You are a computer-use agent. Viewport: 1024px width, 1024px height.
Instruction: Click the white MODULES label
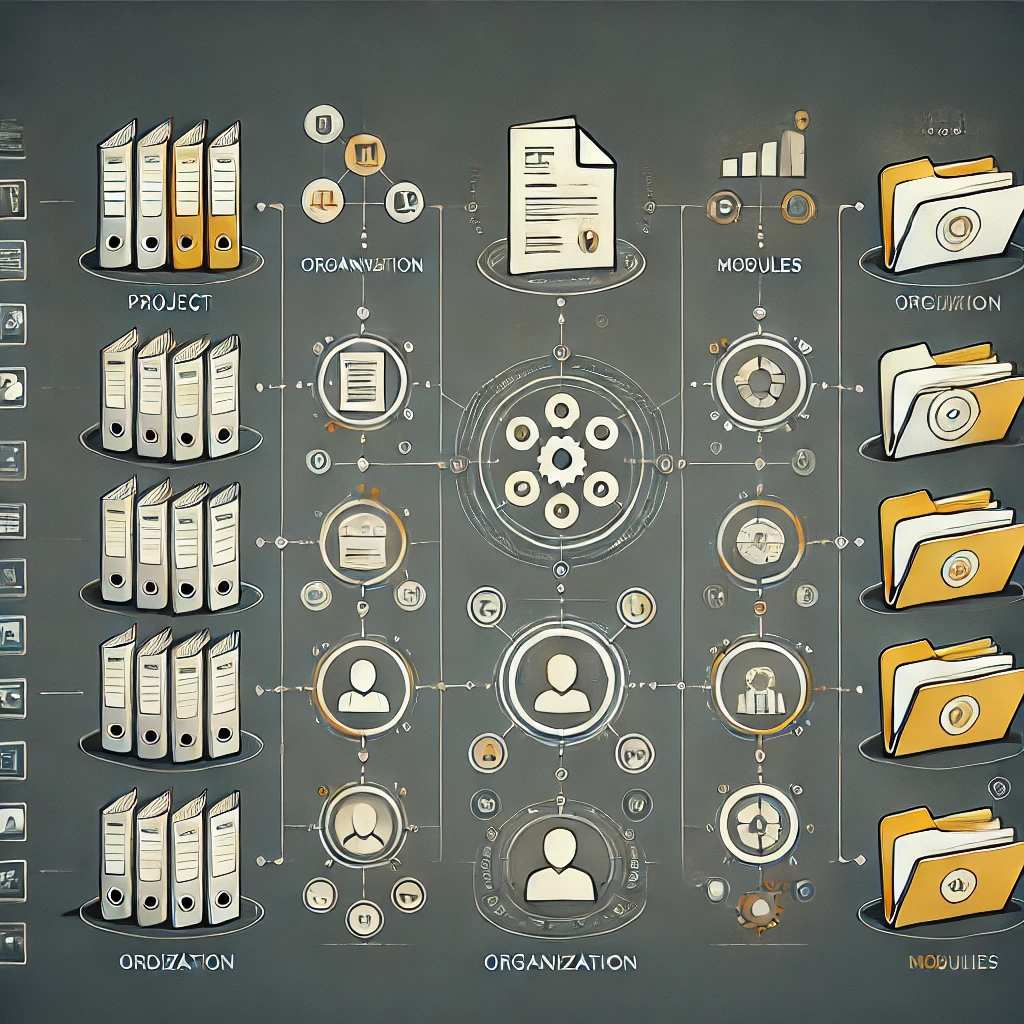point(760,266)
